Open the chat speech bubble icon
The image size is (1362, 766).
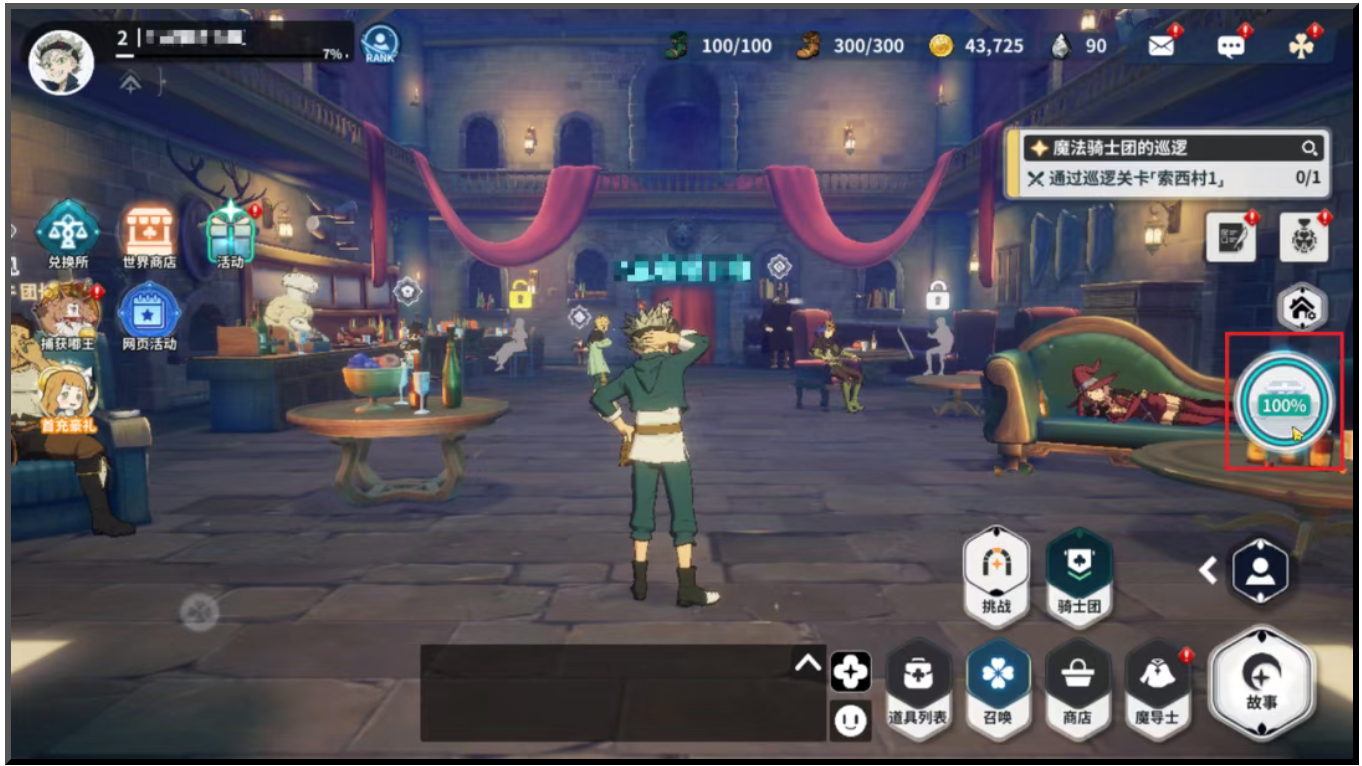coord(1230,45)
